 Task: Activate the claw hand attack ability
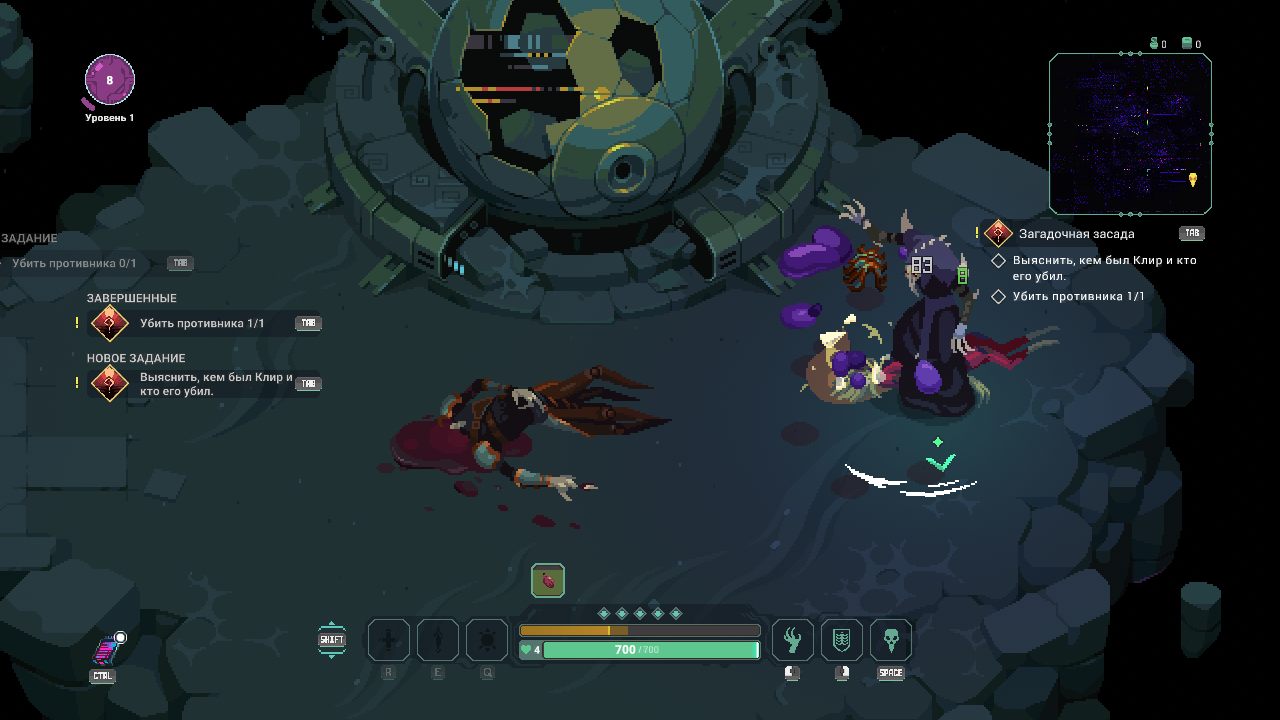(x=792, y=640)
